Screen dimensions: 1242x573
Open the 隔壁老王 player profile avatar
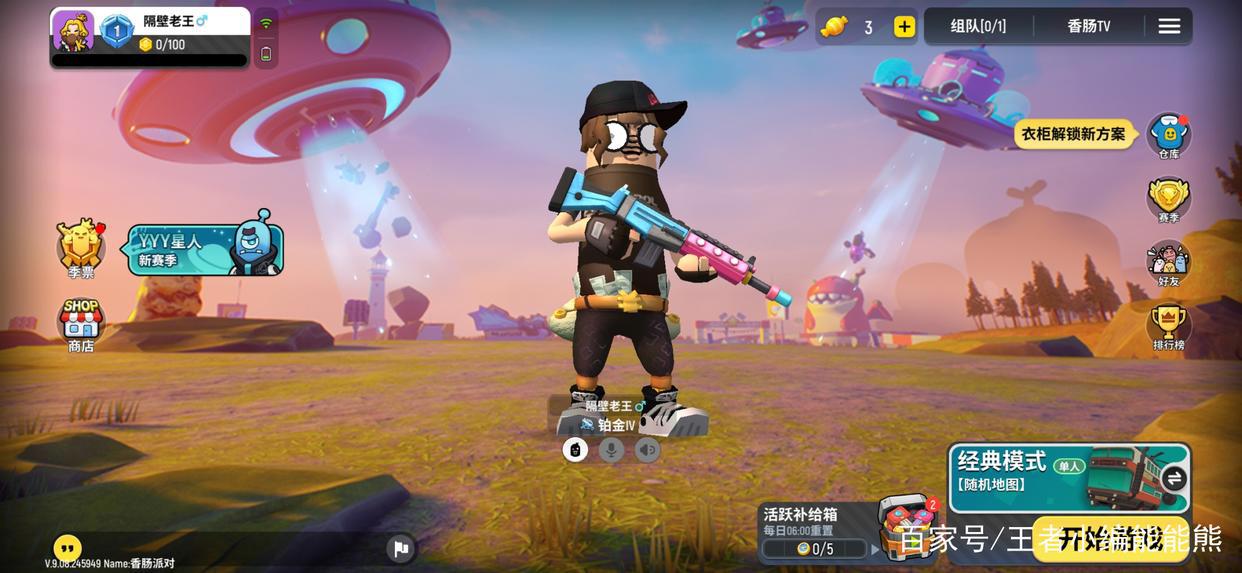[73, 30]
